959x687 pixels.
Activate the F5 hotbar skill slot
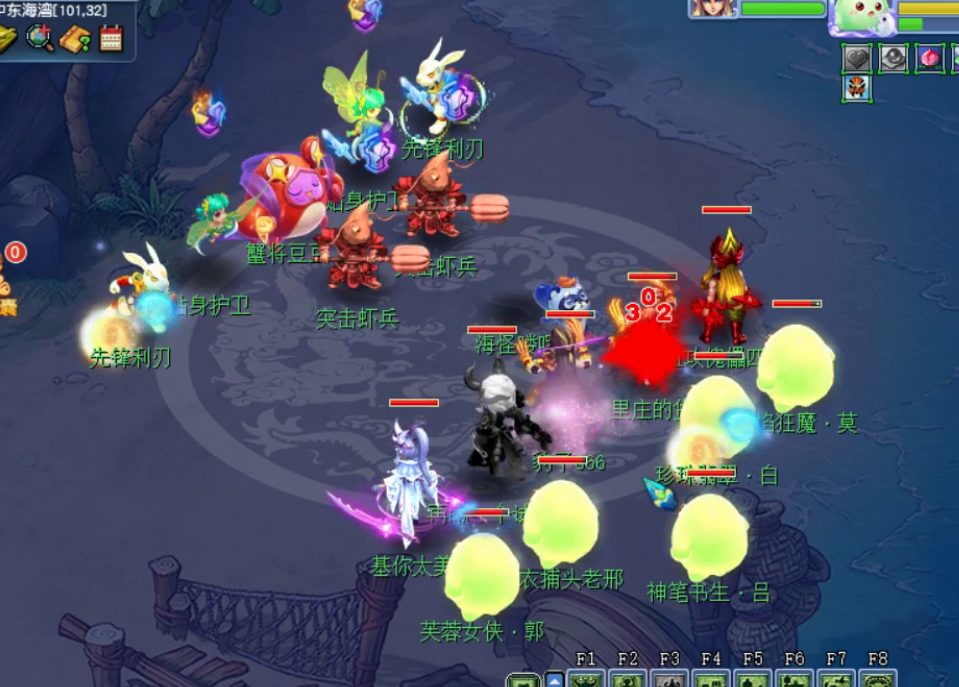click(753, 679)
